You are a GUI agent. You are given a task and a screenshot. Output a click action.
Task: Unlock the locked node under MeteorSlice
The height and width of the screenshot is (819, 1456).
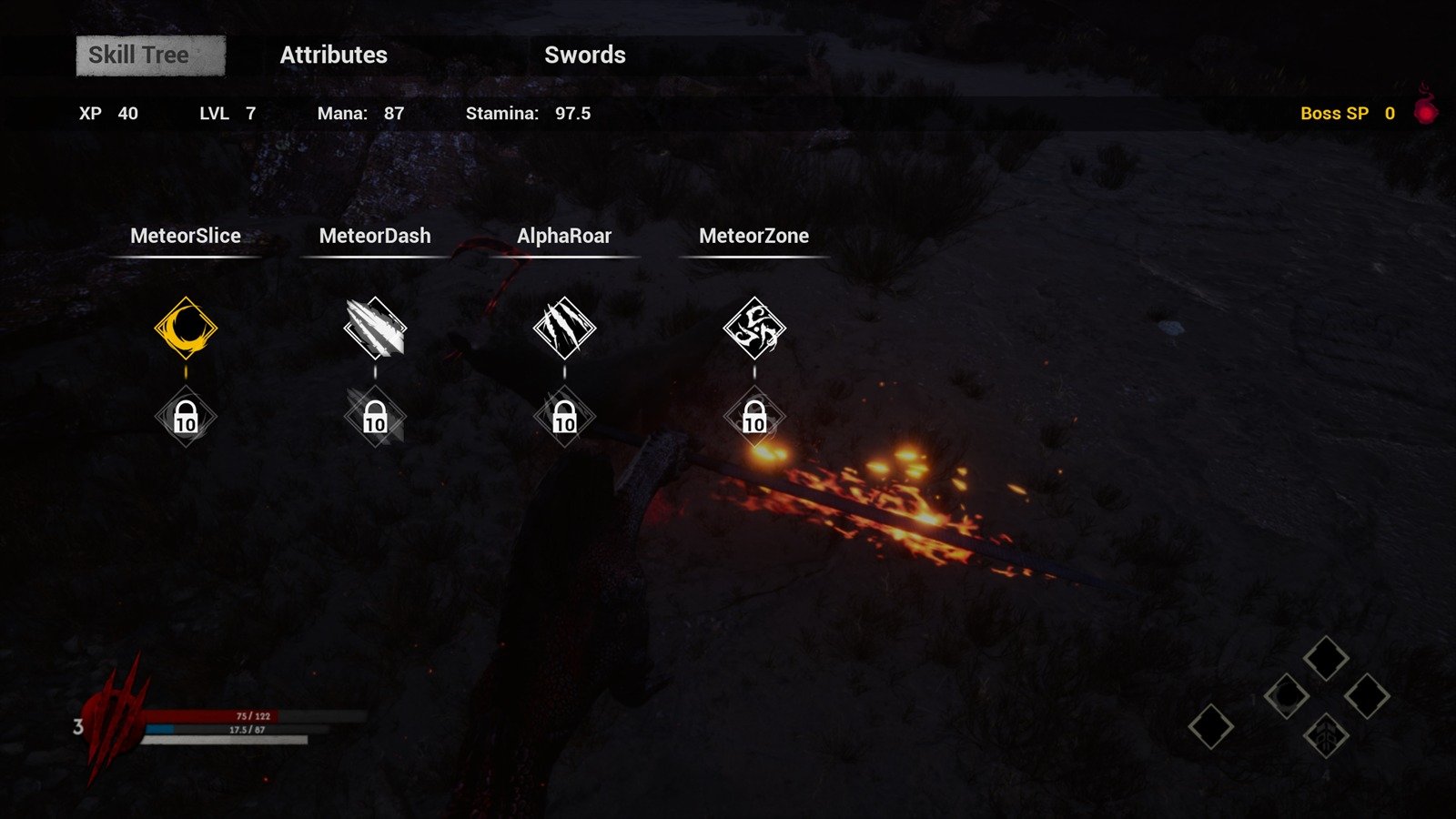(186, 418)
